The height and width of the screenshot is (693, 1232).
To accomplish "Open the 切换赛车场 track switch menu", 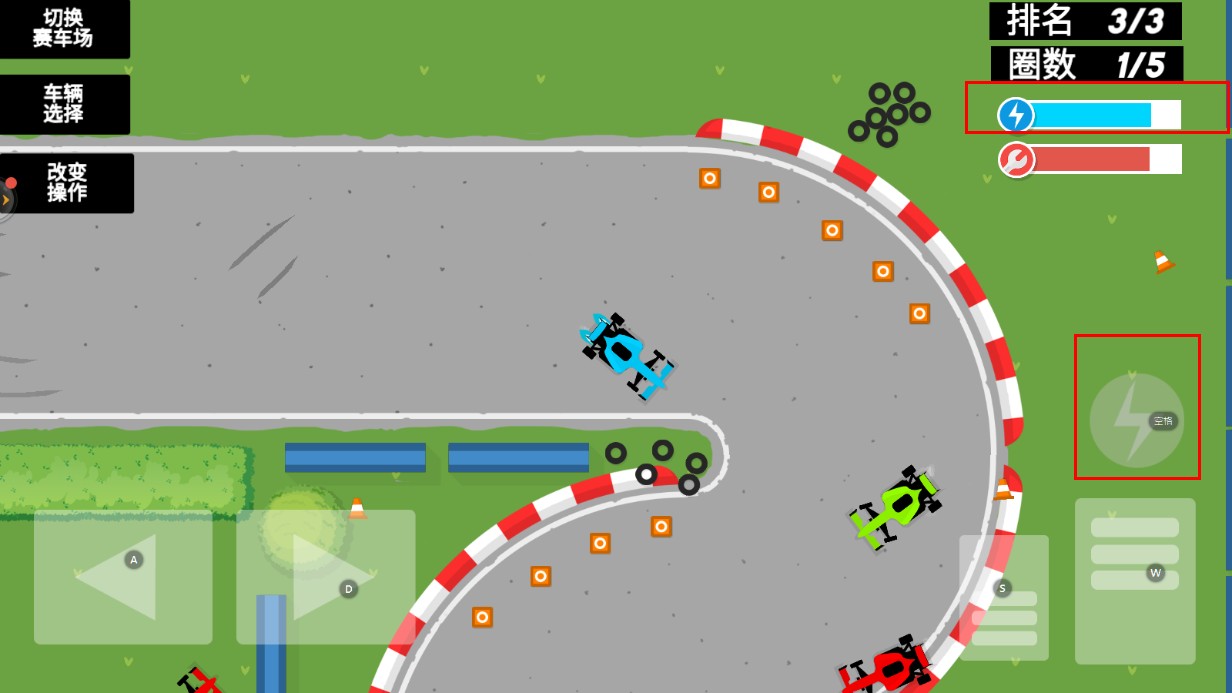I will 64,28.
